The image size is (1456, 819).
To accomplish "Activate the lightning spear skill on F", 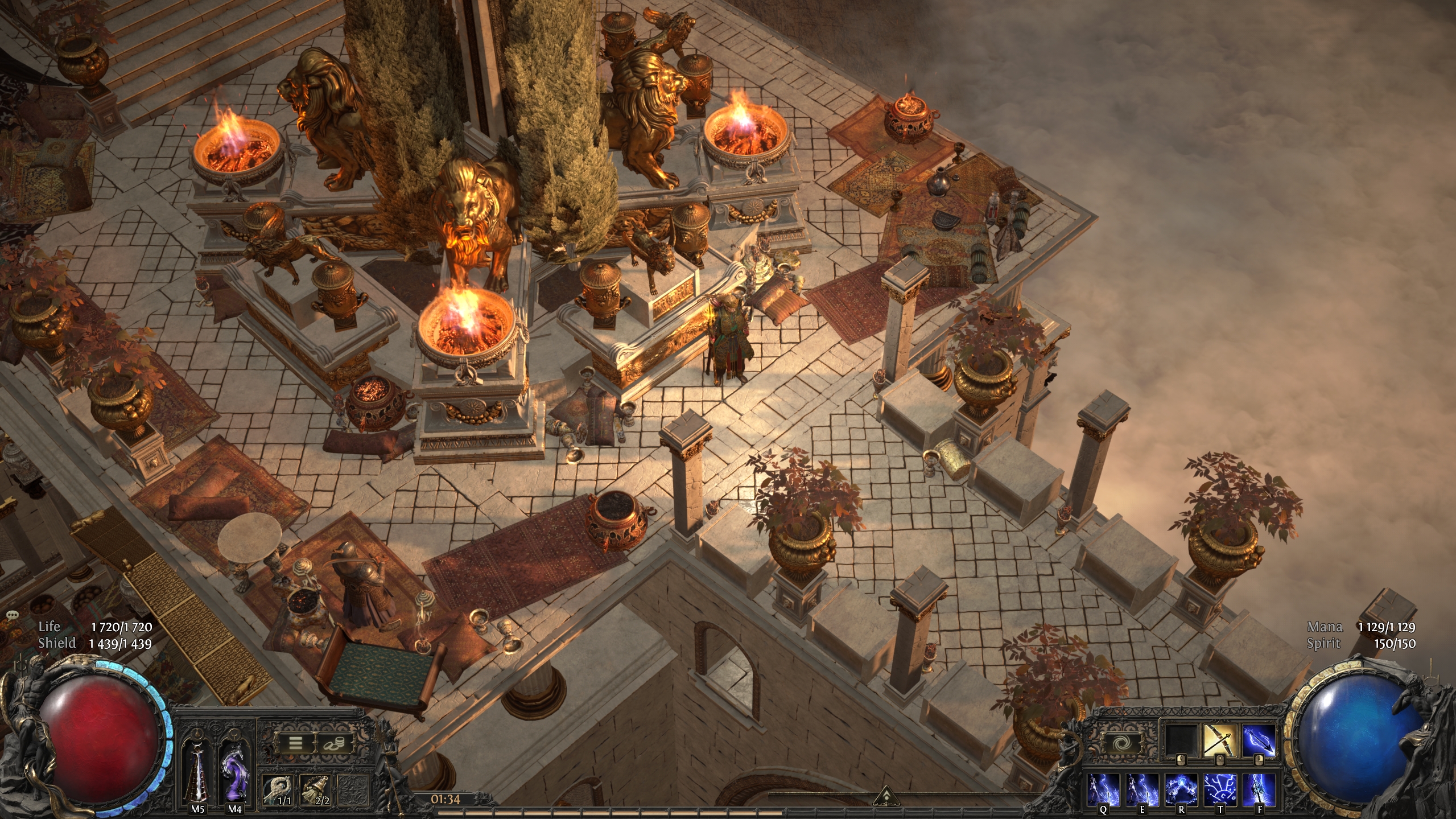I will tap(1259, 789).
